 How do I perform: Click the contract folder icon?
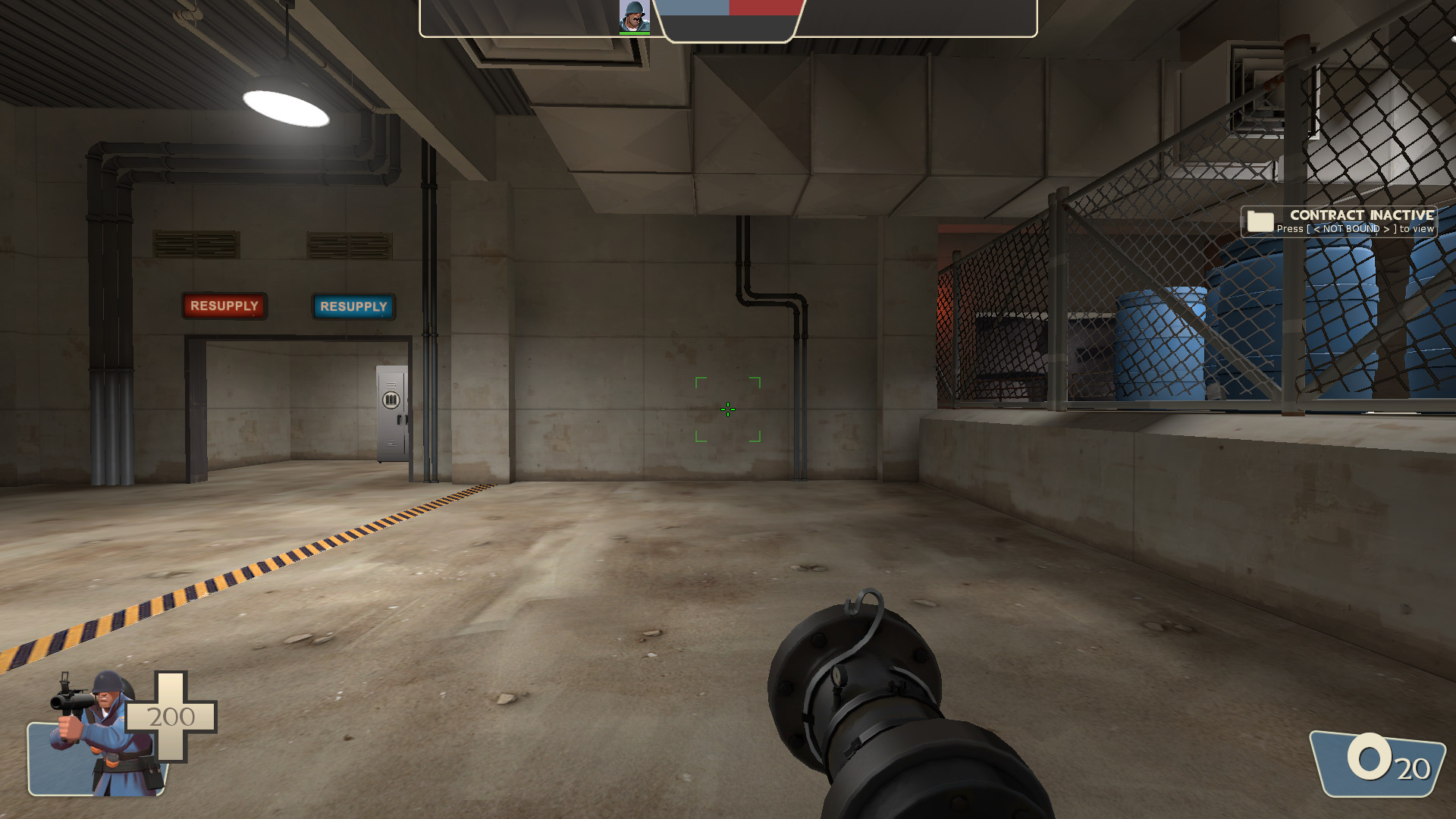[1259, 221]
